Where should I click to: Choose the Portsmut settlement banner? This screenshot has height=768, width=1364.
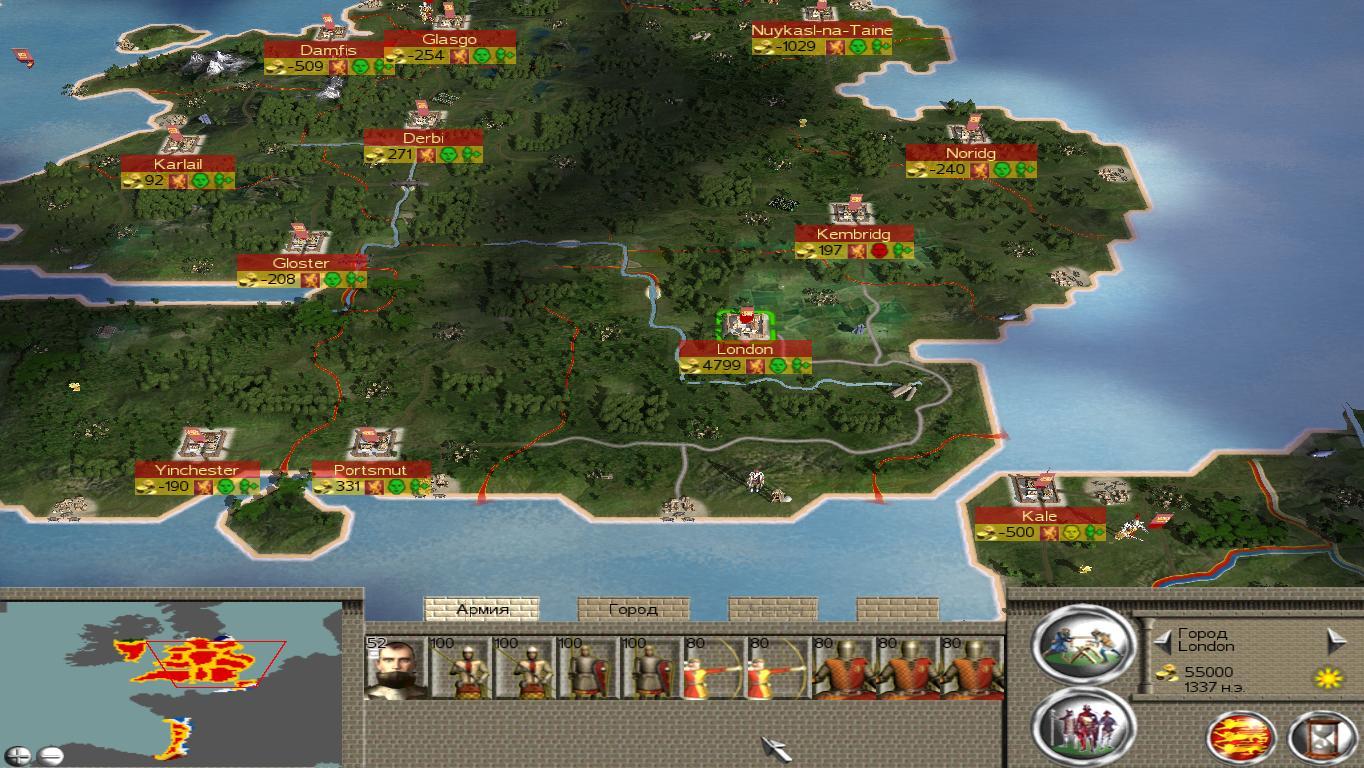[x=370, y=470]
